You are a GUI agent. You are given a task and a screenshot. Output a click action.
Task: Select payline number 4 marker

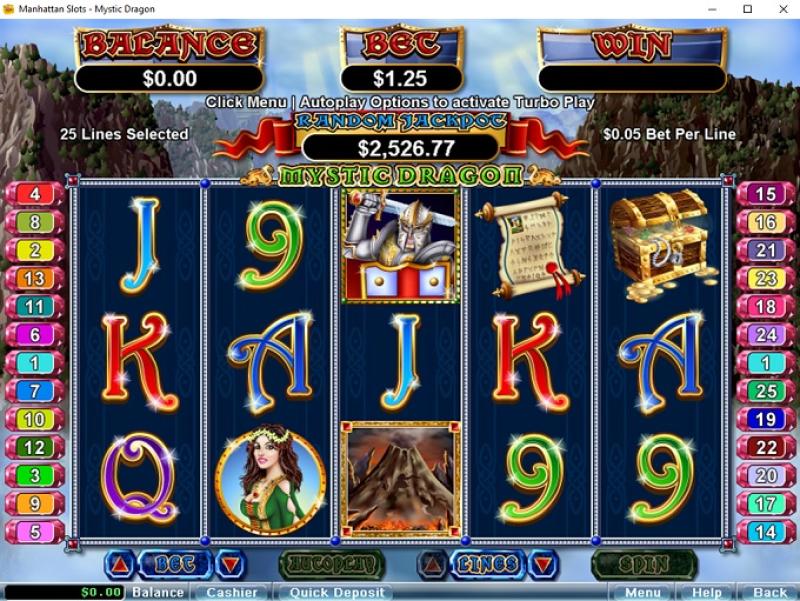tap(35, 194)
